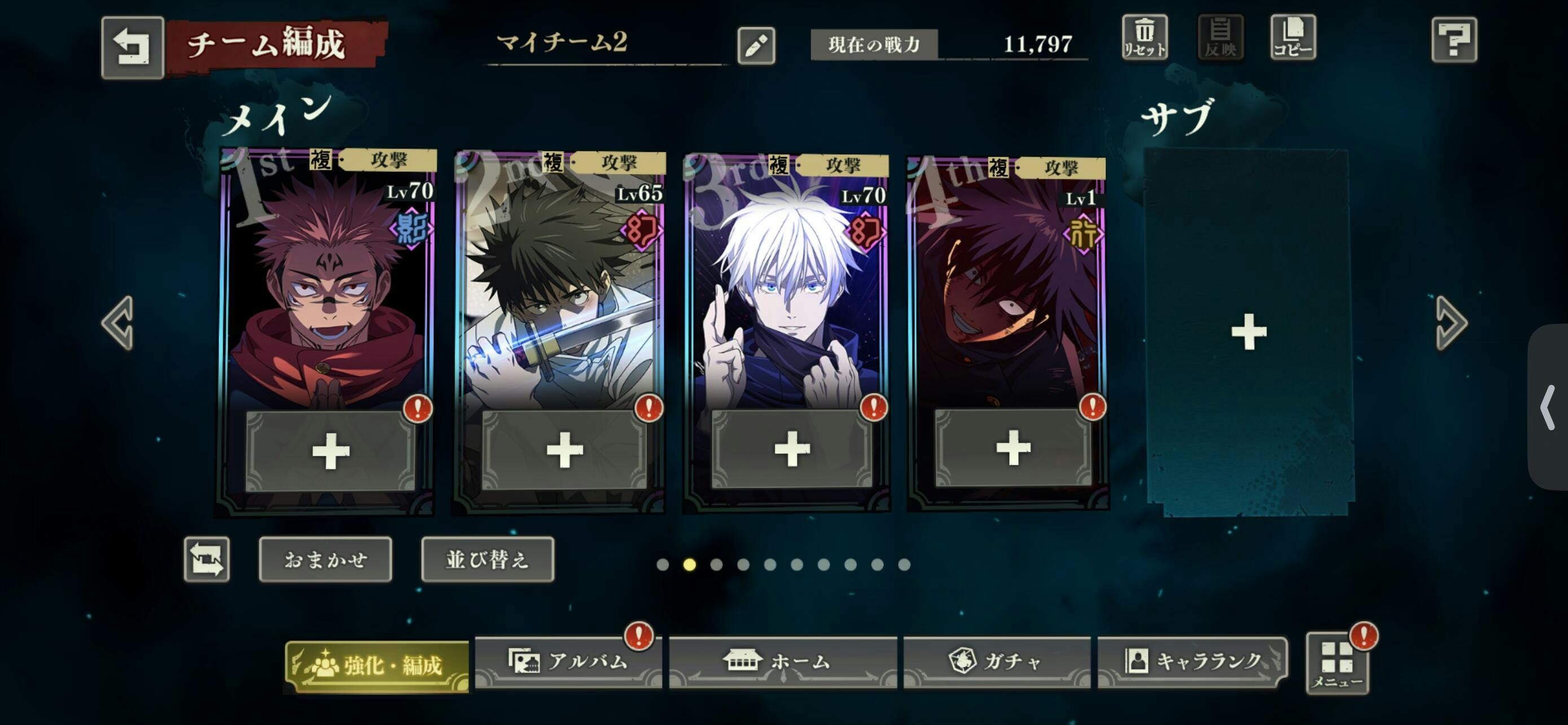The width and height of the screenshot is (1568, 725).
Task: Show the next team with the right arrow
Action: pos(1451,323)
